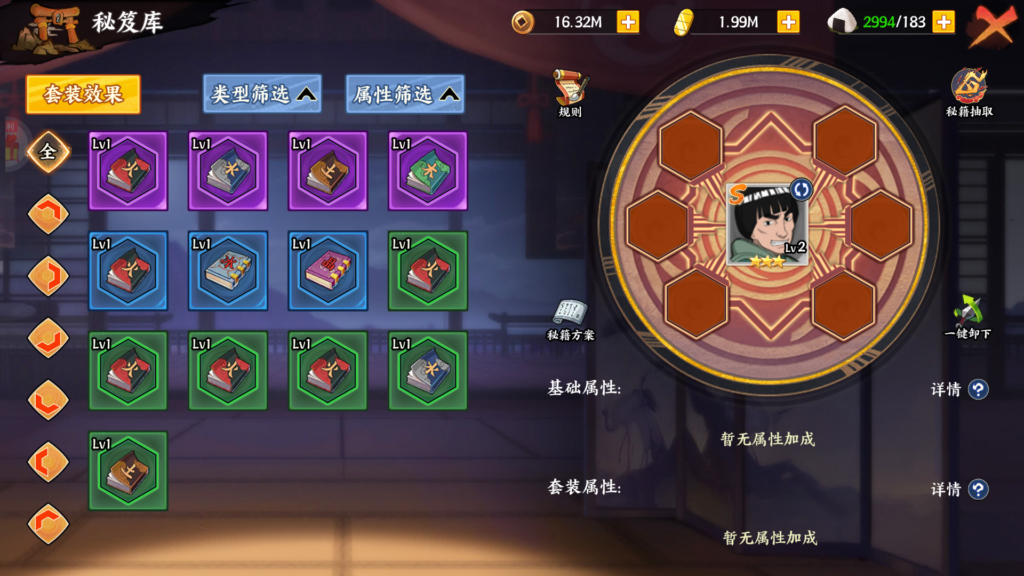Expand the 类型筛选 type filter dropdown
This screenshot has width=1024, height=576.
tap(262, 95)
